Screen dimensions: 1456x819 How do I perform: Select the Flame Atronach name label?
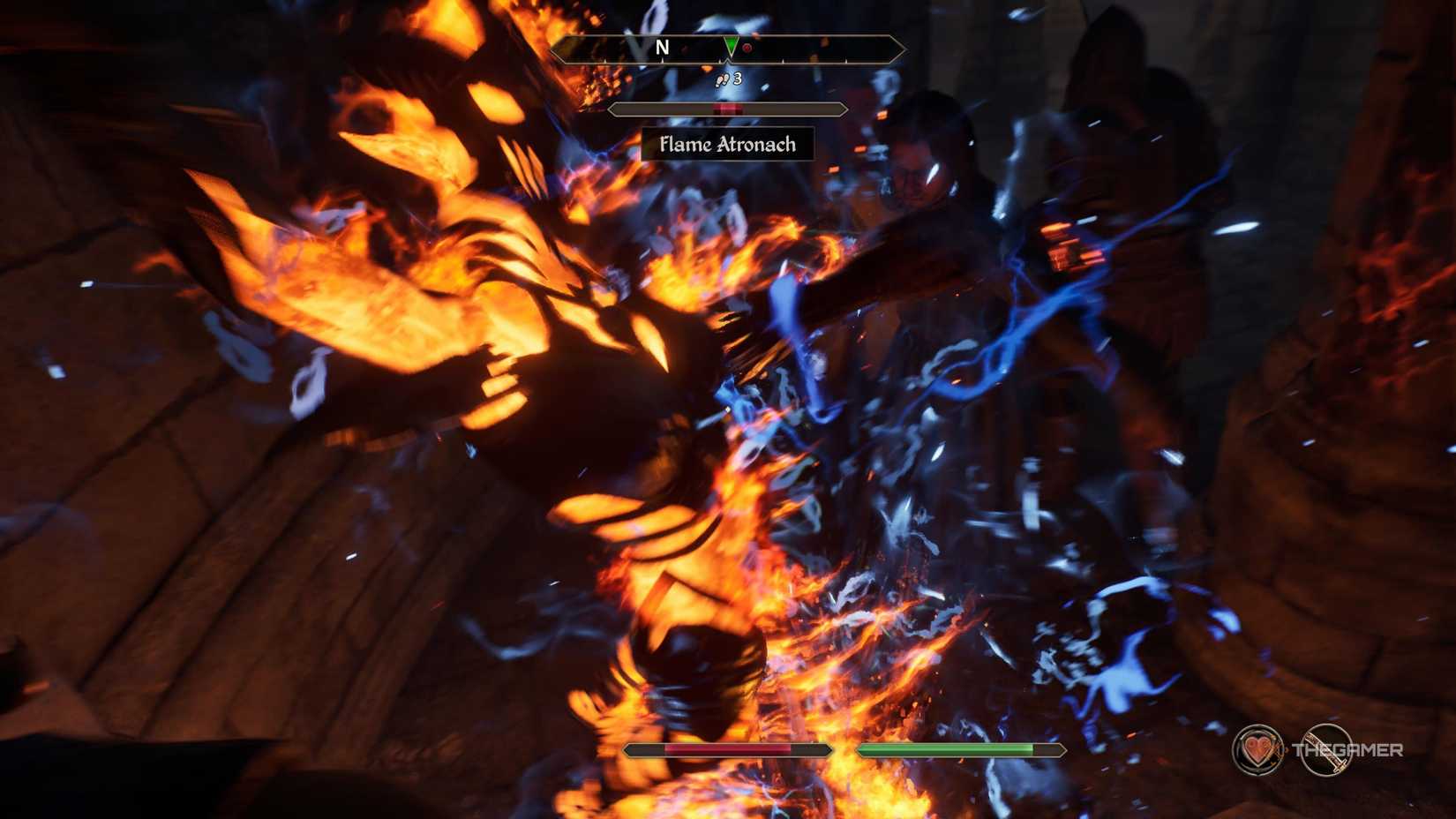point(728,145)
